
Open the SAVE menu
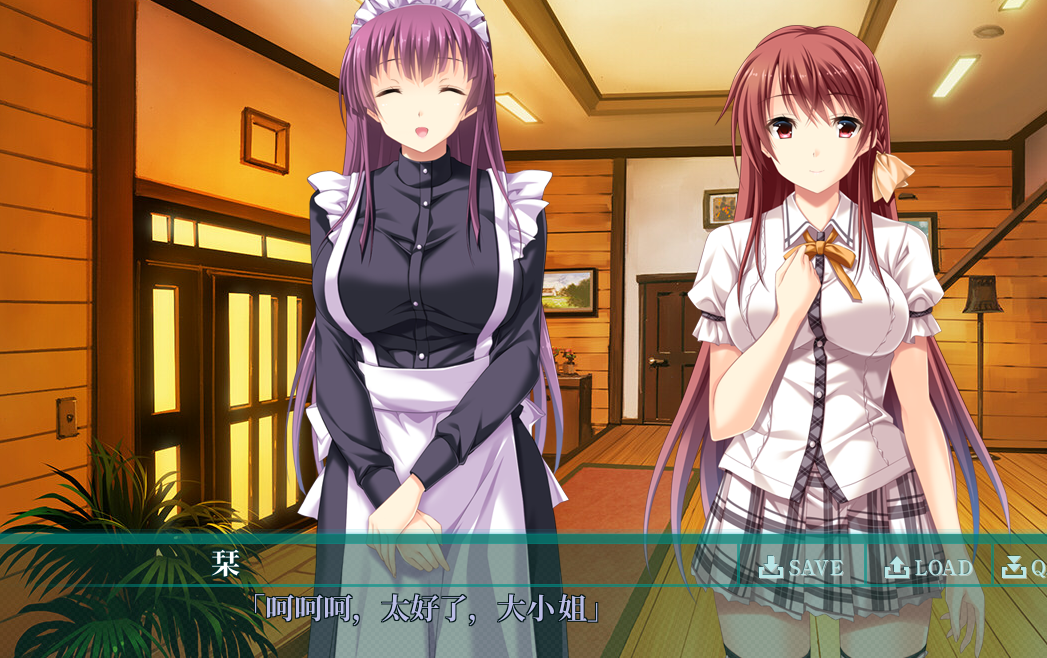click(x=801, y=568)
